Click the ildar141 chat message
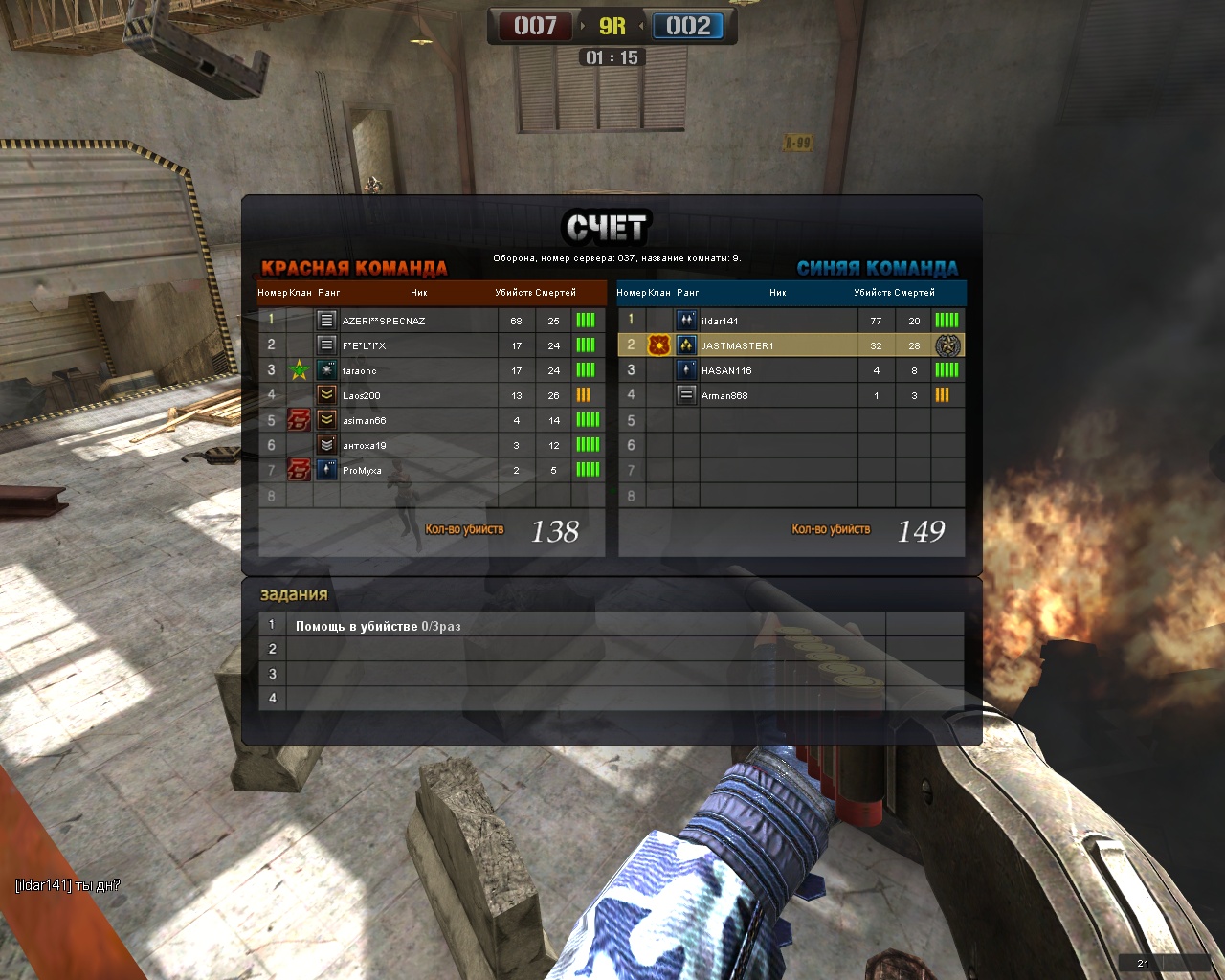 pyautogui.click(x=68, y=885)
